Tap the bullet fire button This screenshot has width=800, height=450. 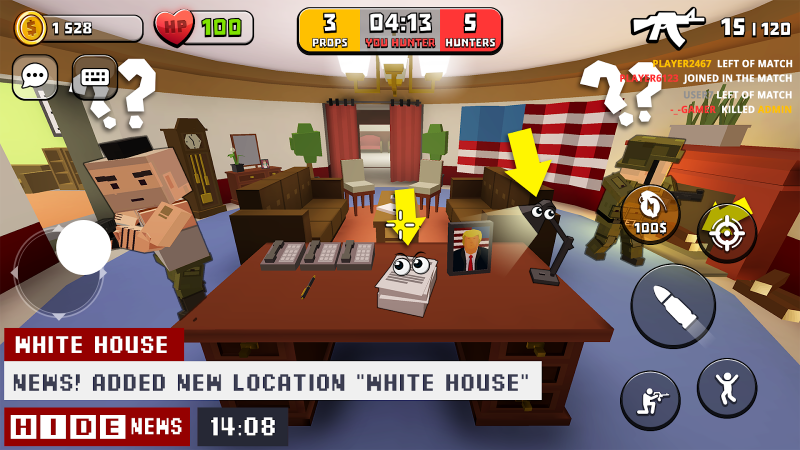672,305
